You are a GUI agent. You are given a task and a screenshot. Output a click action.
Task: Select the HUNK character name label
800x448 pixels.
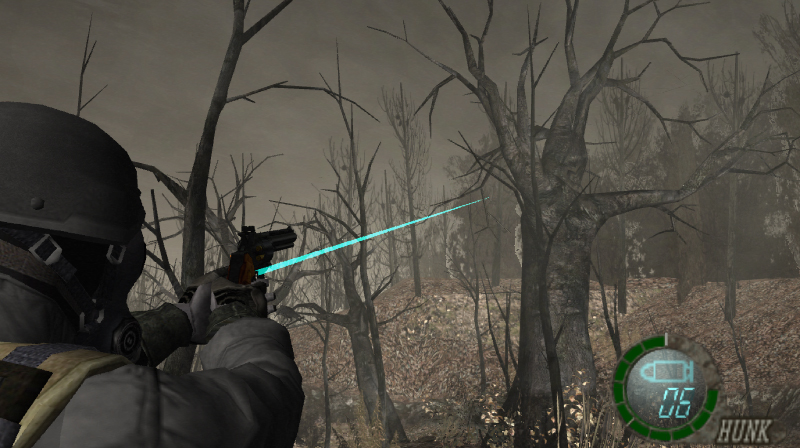[x=743, y=431]
